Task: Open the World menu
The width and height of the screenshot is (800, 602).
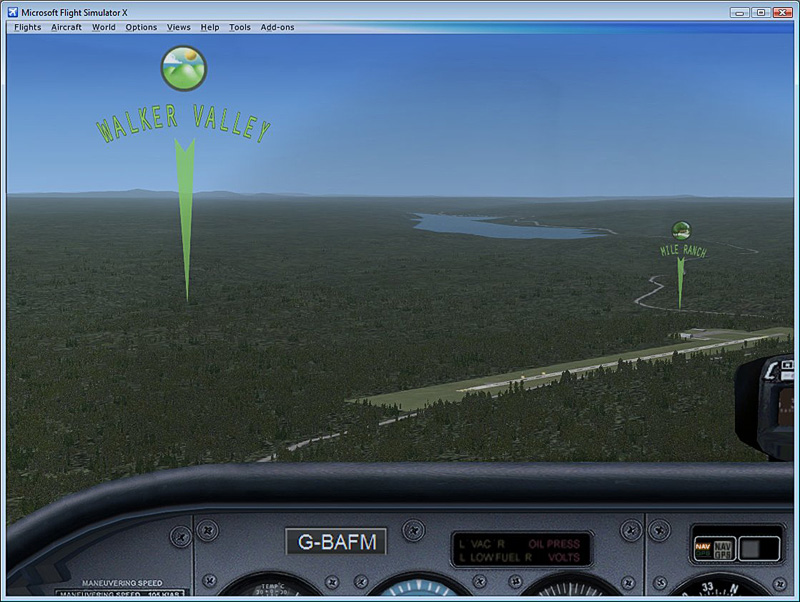Action: (x=104, y=27)
